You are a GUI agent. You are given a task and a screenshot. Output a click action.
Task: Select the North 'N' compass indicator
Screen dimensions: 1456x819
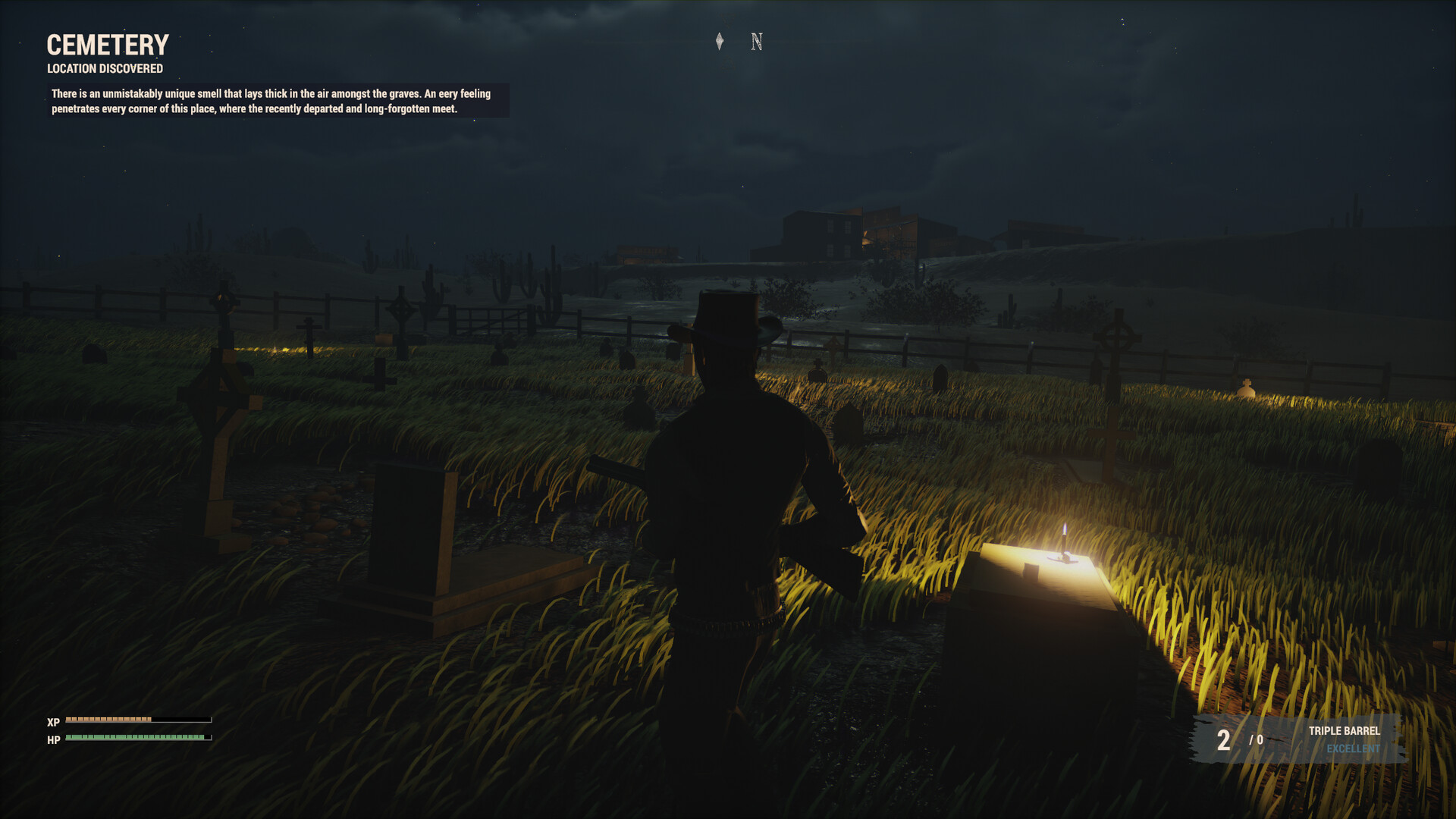coord(755,42)
